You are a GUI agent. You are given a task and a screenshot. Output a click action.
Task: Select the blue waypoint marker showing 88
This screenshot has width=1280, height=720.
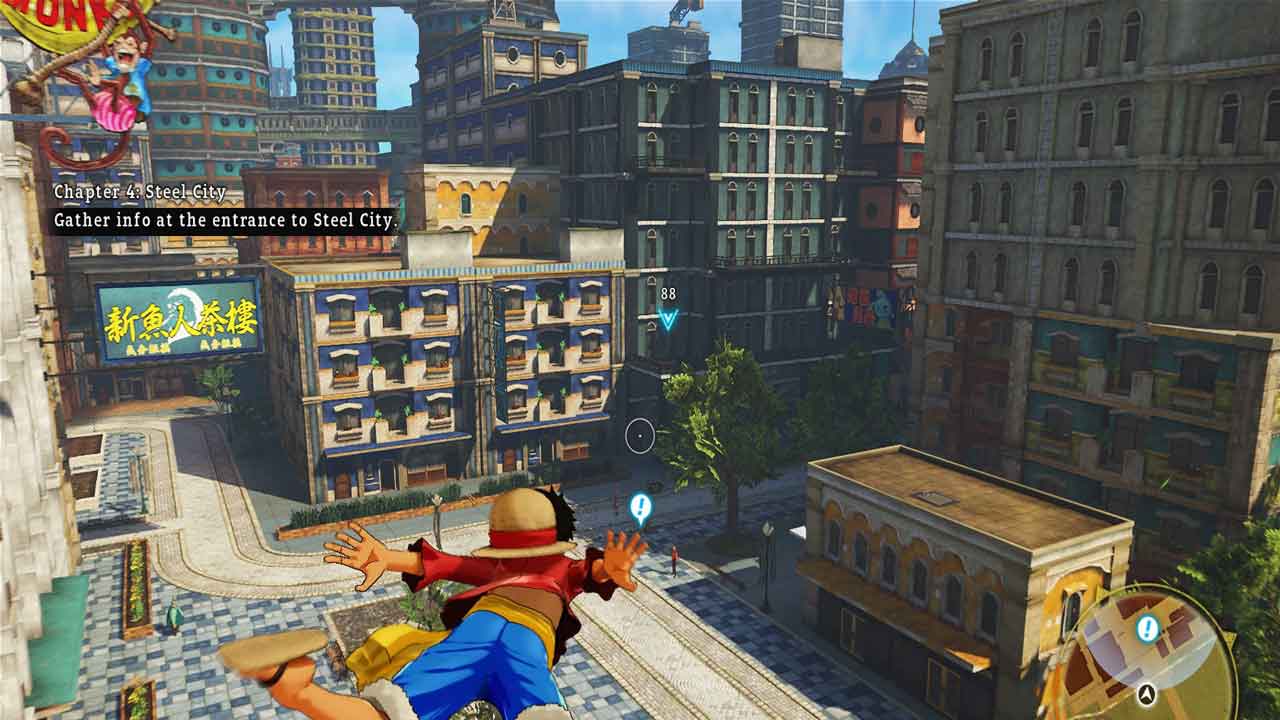tap(668, 318)
